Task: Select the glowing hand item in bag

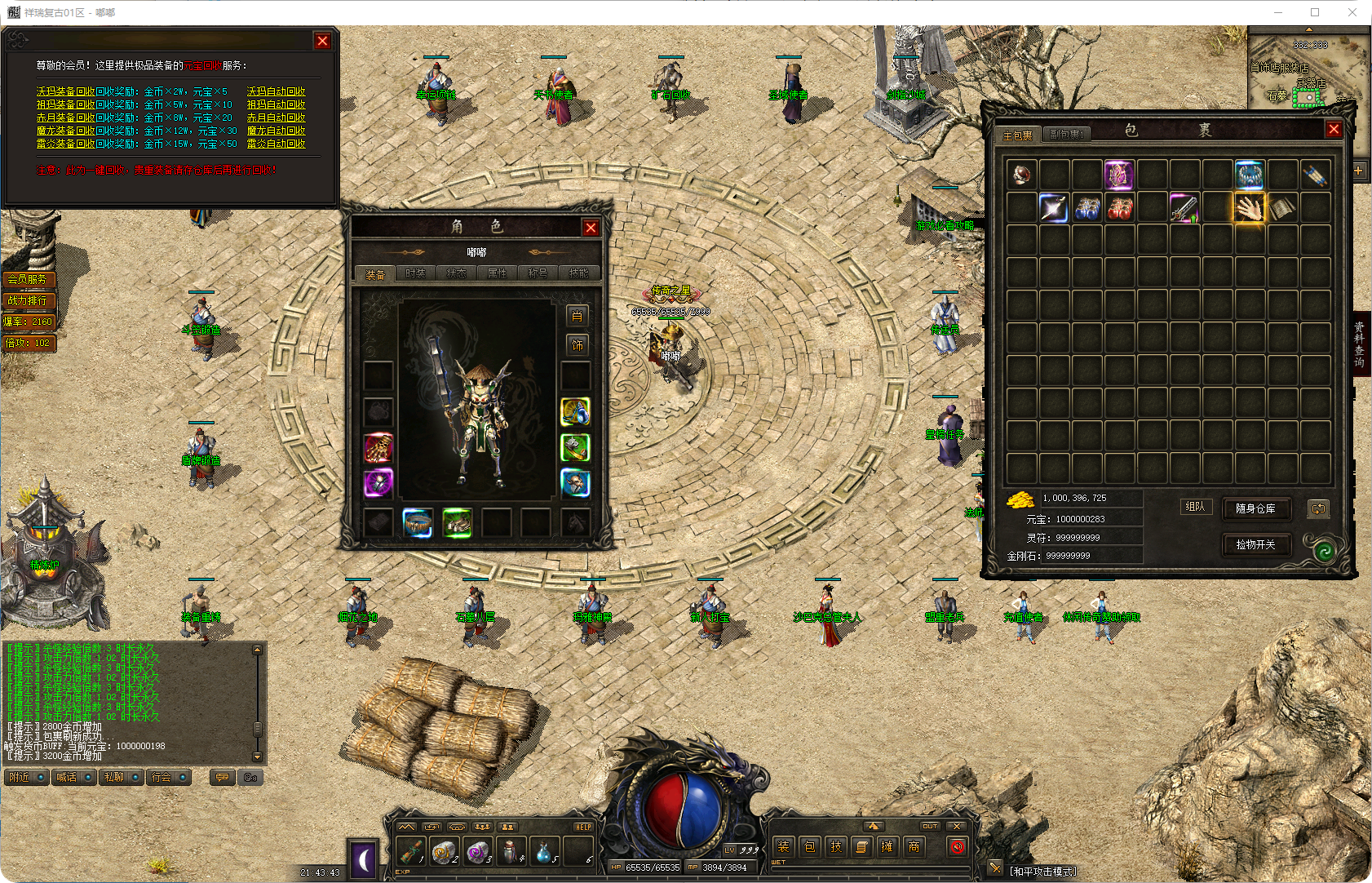Action: coord(1249,208)
